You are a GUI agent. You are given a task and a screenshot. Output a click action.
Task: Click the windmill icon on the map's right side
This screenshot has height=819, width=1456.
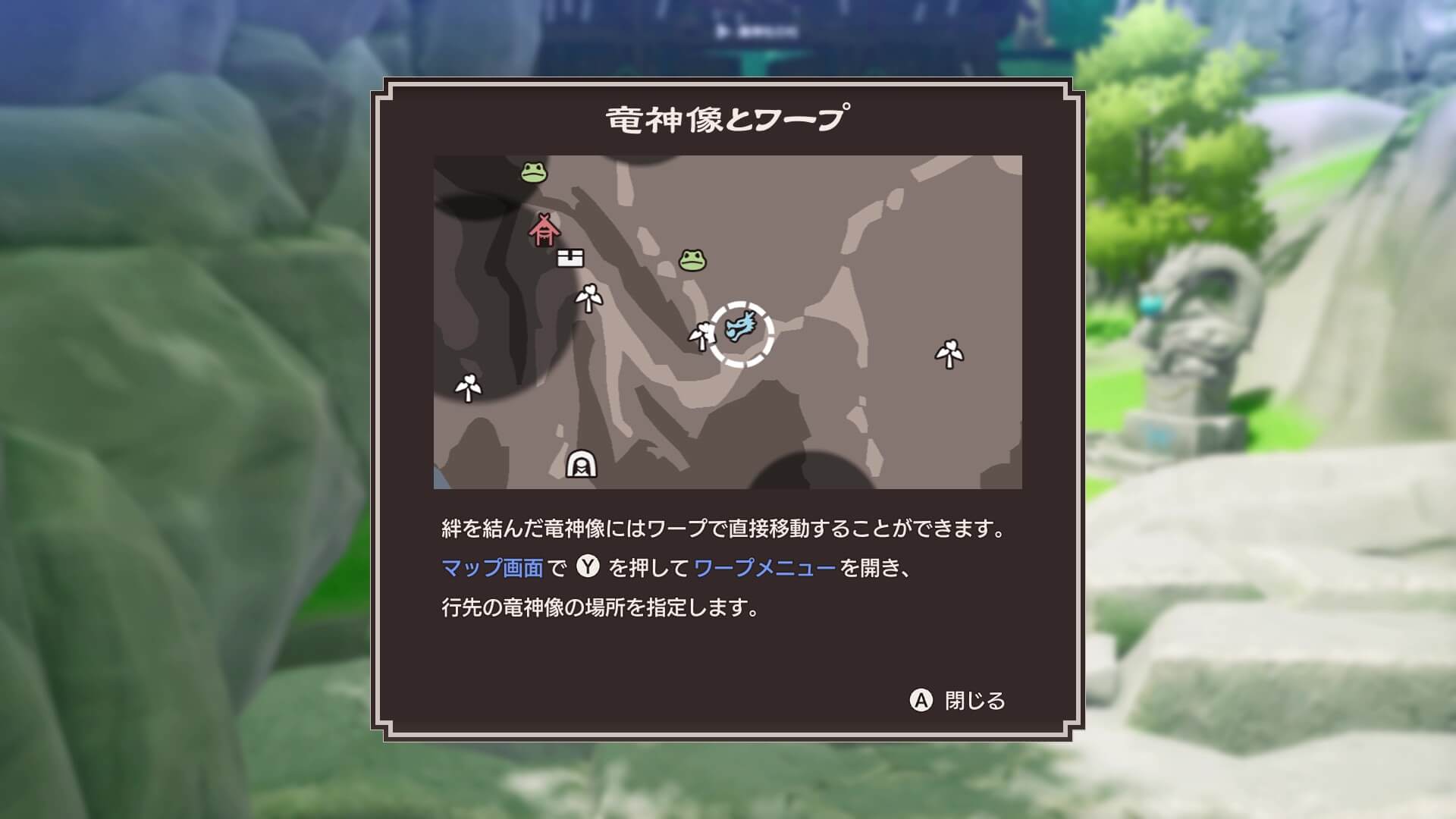click(x=948, y=350)
